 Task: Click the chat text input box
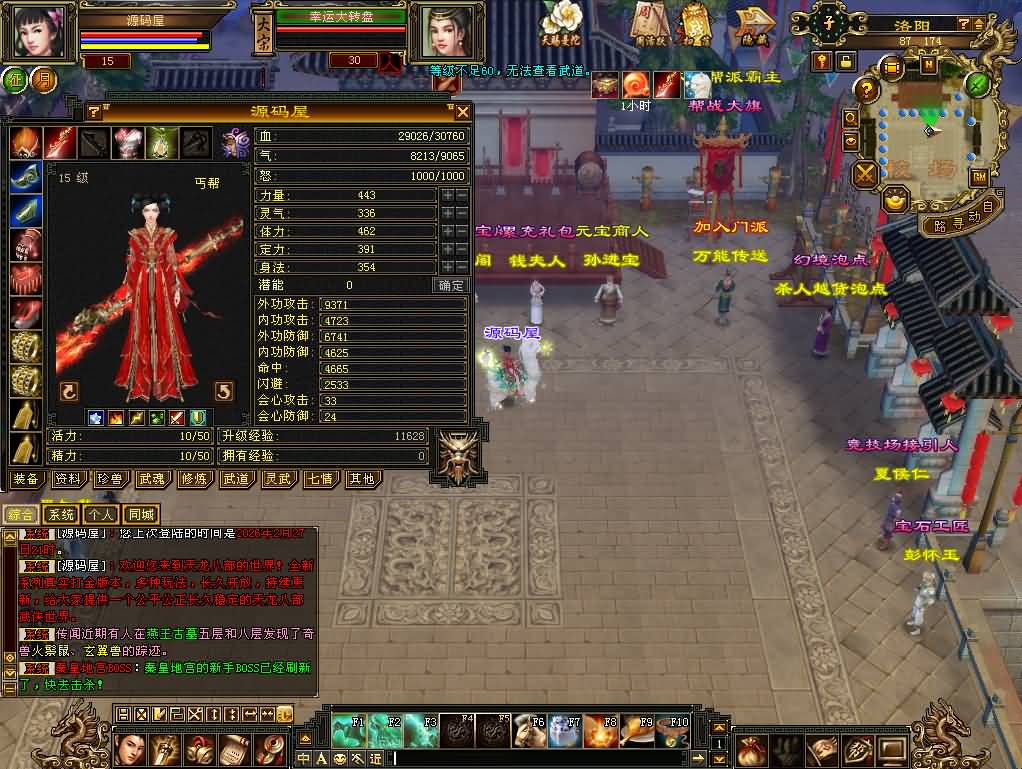[550, 758]
